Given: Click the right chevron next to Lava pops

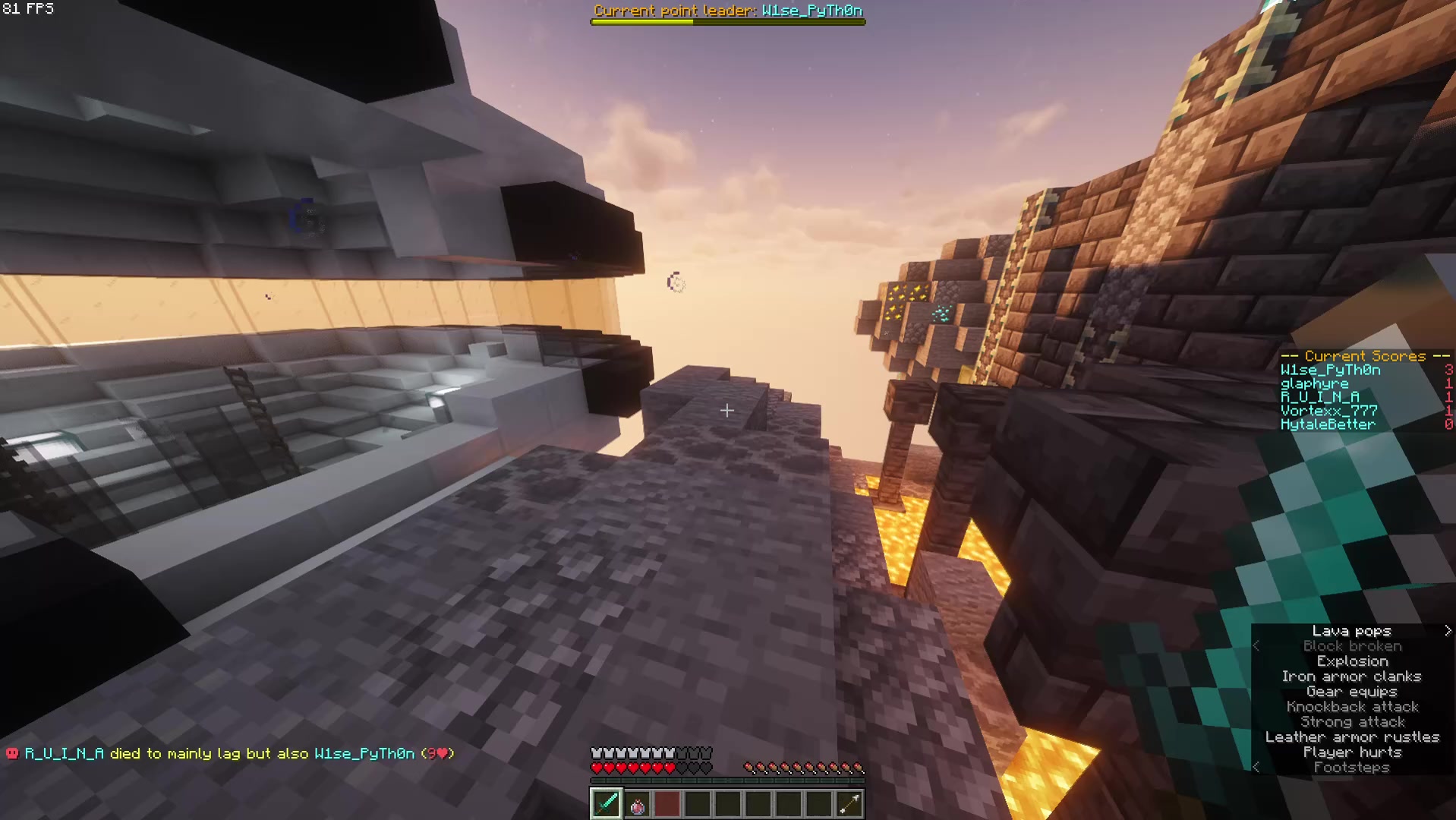Looking at the screenshot, I should tap(1448, 630).
